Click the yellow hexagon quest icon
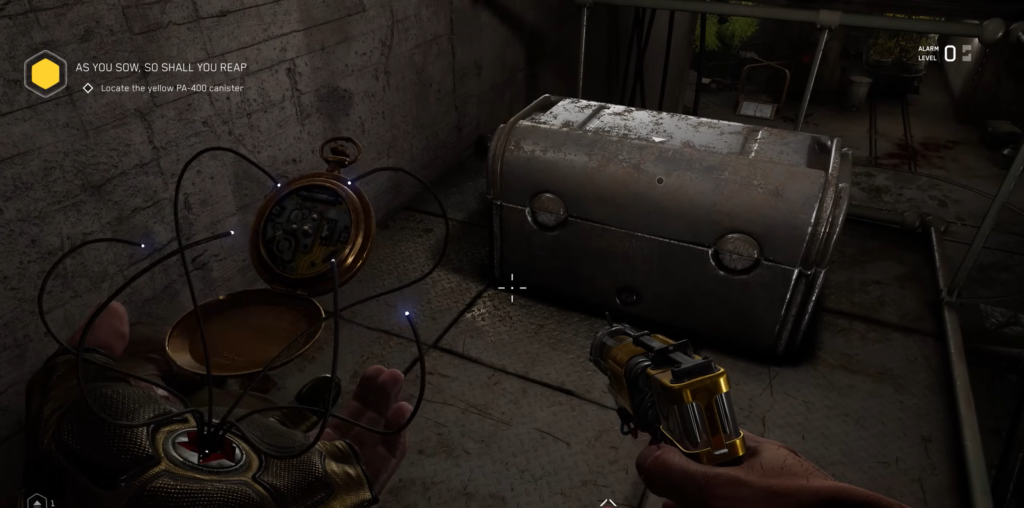Viewport: 1024px width, 508px height. (x=45, y=73)
